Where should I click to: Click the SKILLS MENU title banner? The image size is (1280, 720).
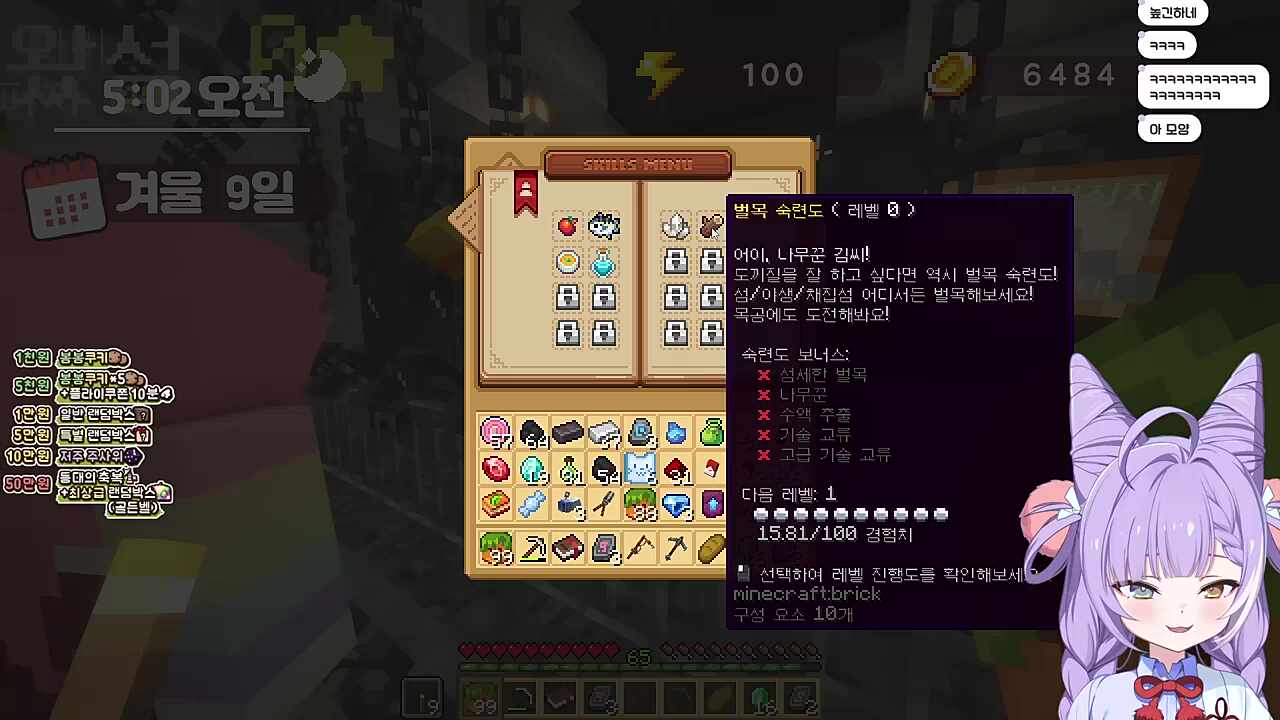[x=640, y=164]
